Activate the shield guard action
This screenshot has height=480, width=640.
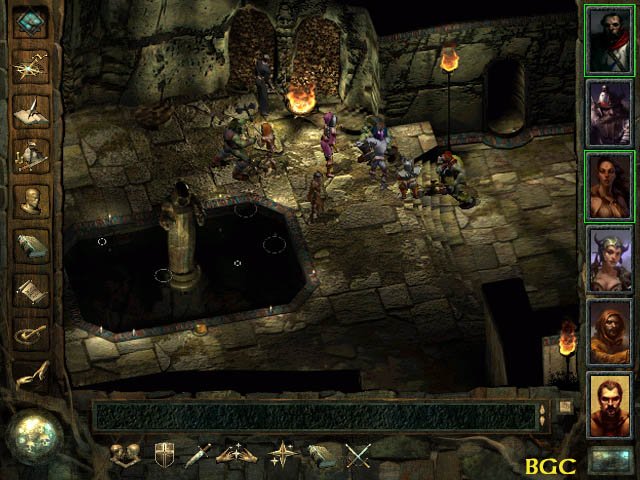click(164, 456)
